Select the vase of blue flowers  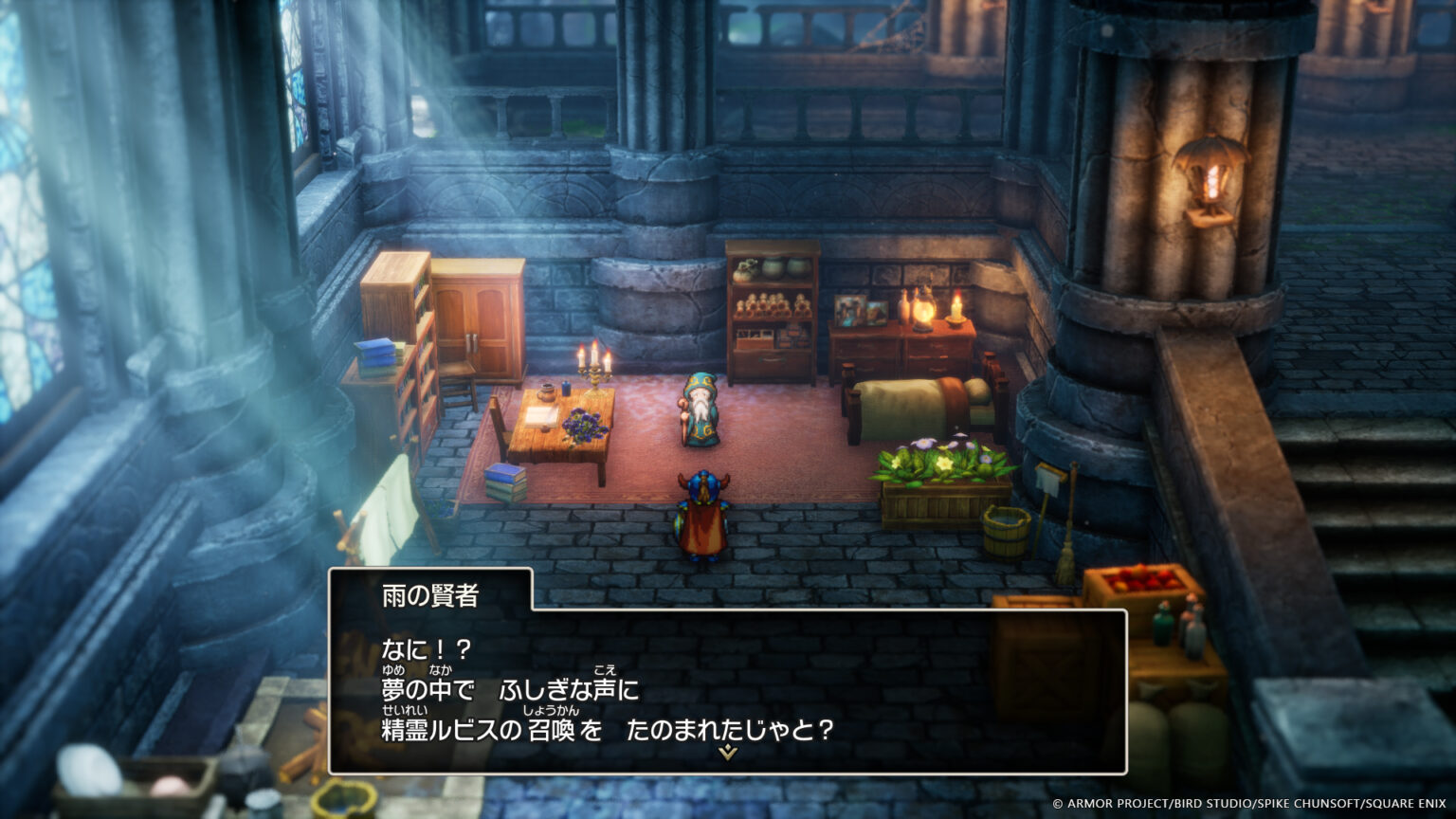pyautogui.click(x=588, y=425)
